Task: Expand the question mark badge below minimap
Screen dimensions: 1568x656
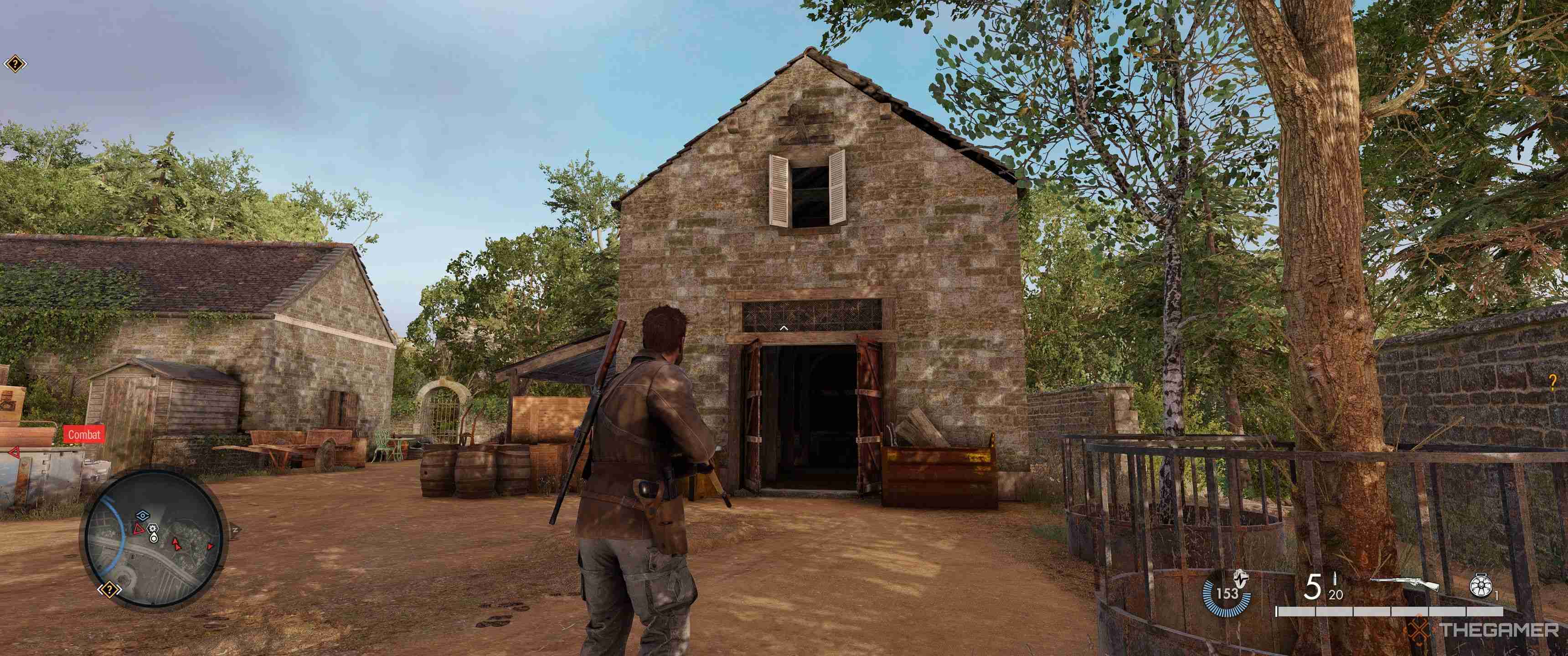Action: pos(109,589)
